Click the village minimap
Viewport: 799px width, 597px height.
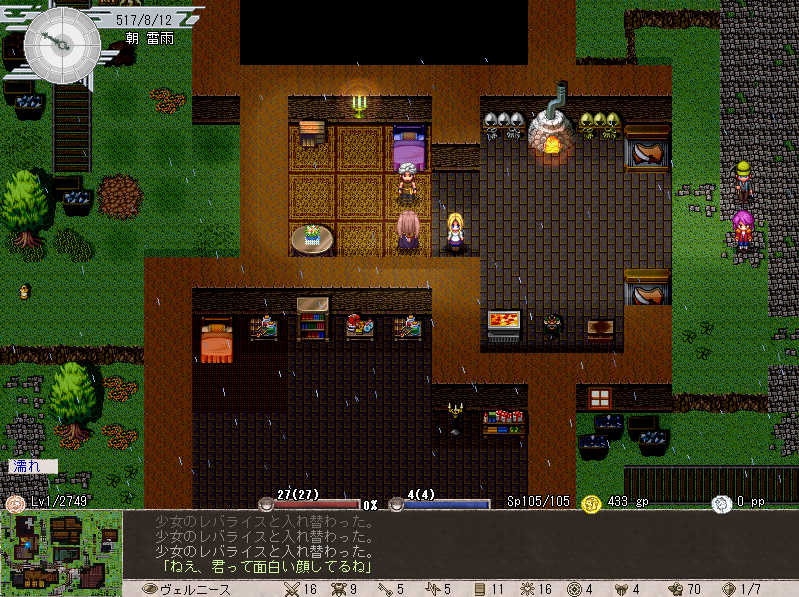point(61,553)
